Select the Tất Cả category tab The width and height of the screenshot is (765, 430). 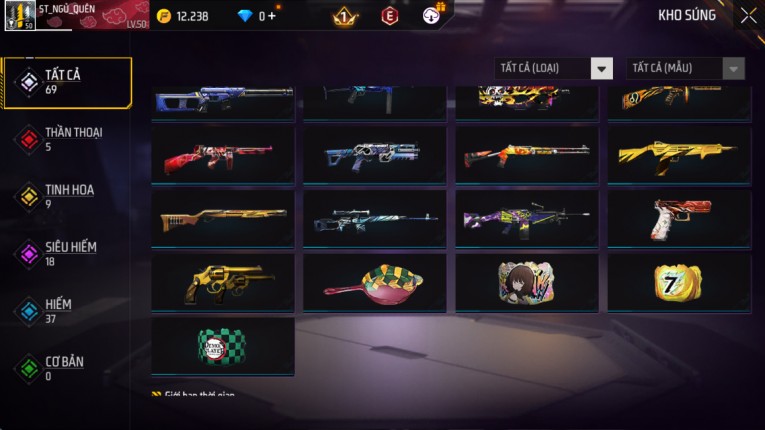pos(67,82)
